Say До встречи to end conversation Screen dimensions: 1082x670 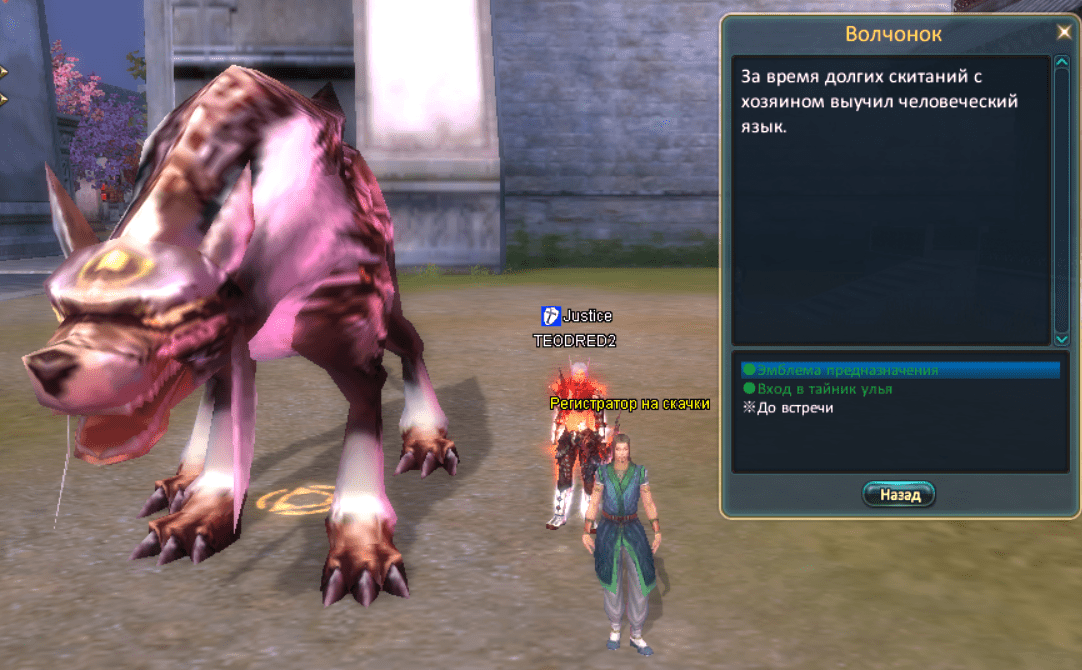click(x=795, y=408)
